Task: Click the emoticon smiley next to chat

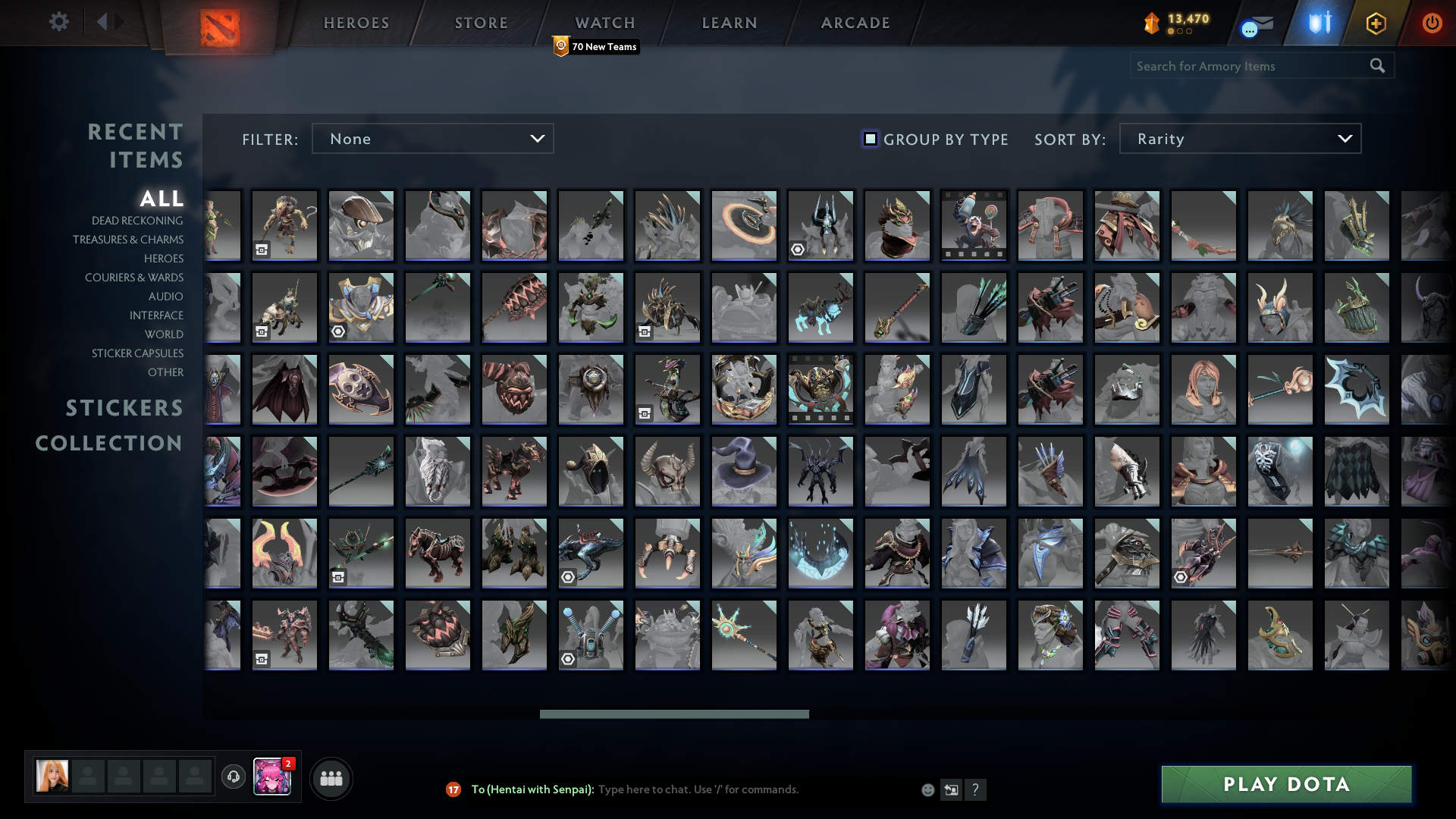Action: 927,789
